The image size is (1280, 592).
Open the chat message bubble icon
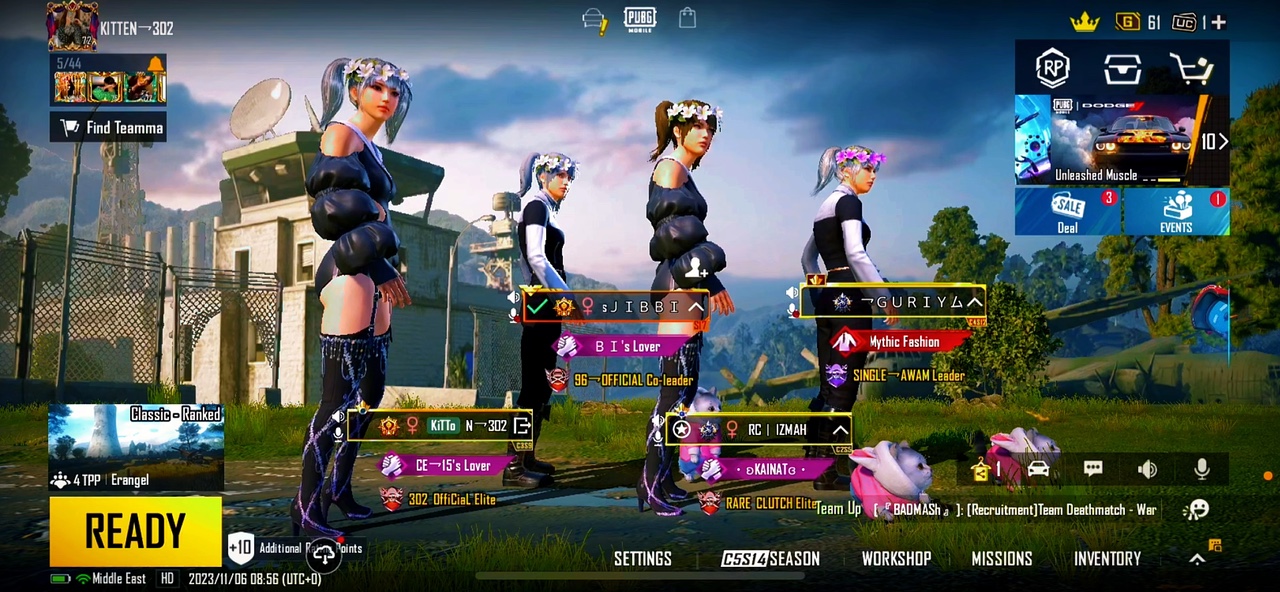click(x=1093, y=469)
